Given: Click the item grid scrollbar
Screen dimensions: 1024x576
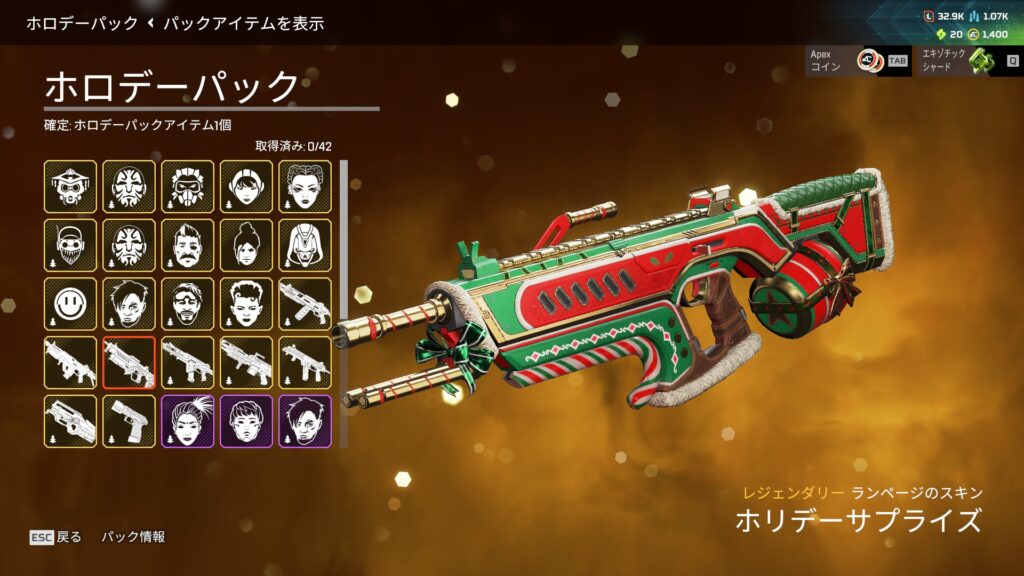Looking at the screenshot, I should coord(343,302).
